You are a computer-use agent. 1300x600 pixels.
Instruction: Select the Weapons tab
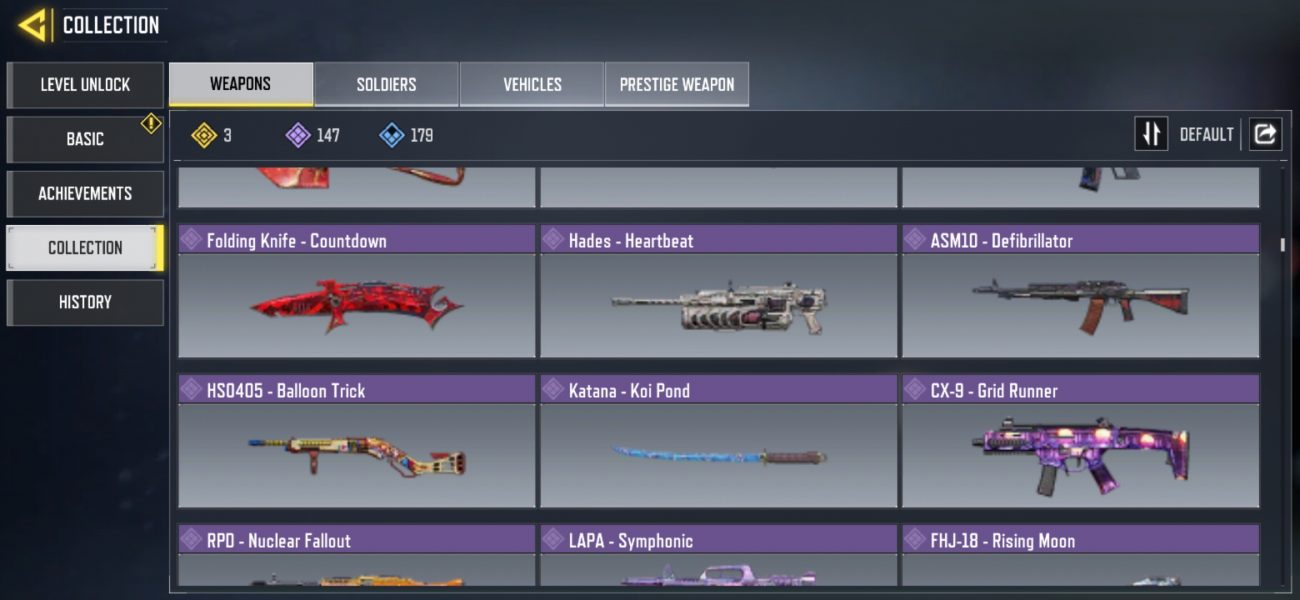click(240, 84)
